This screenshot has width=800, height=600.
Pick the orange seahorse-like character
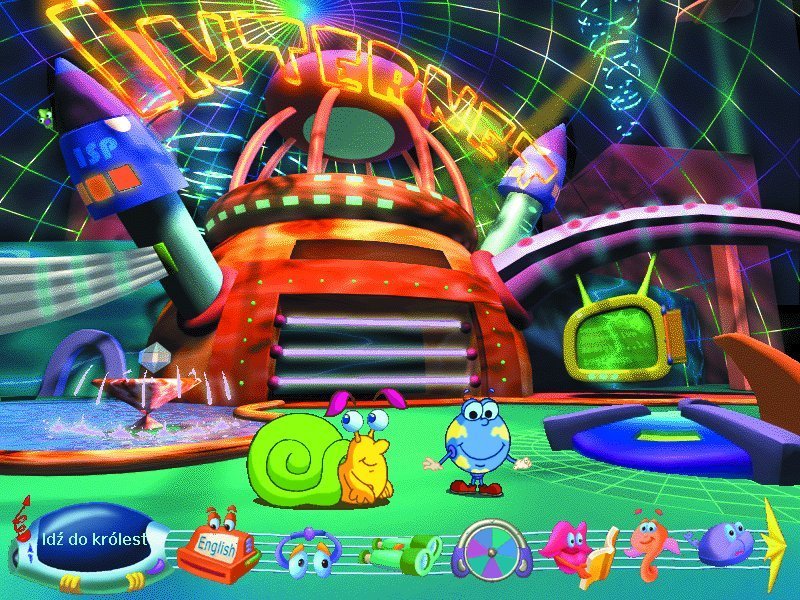[x=649, y=548]
